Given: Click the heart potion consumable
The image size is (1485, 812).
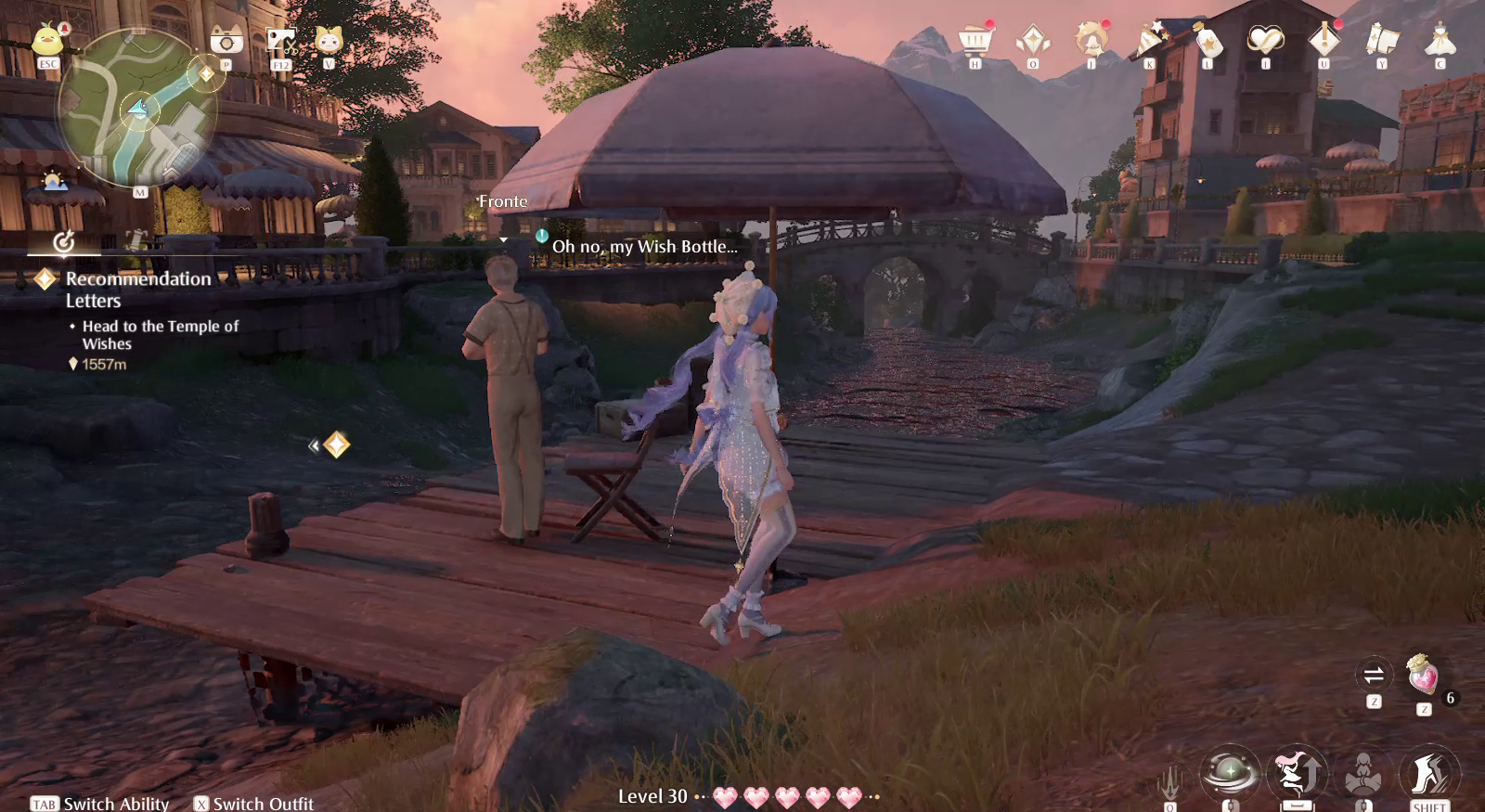Looking at the screenshot, I should 1423,676.
